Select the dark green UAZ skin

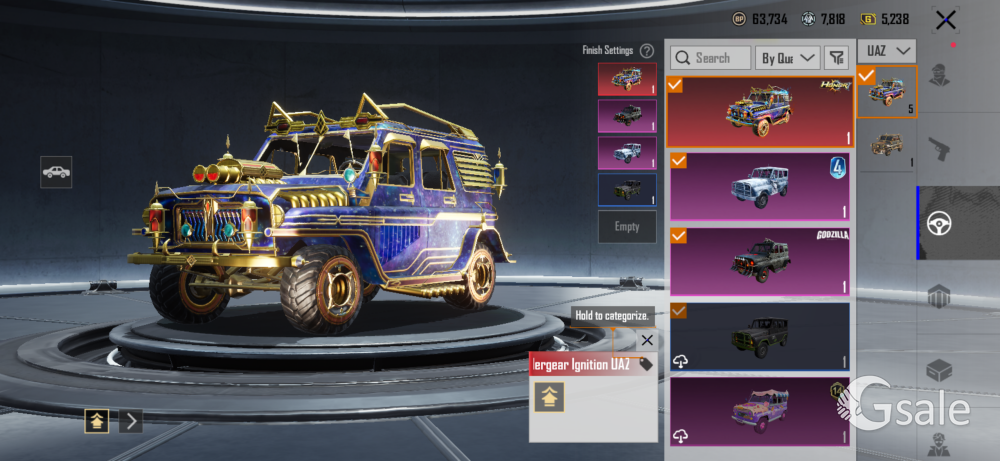pos(760,336)
